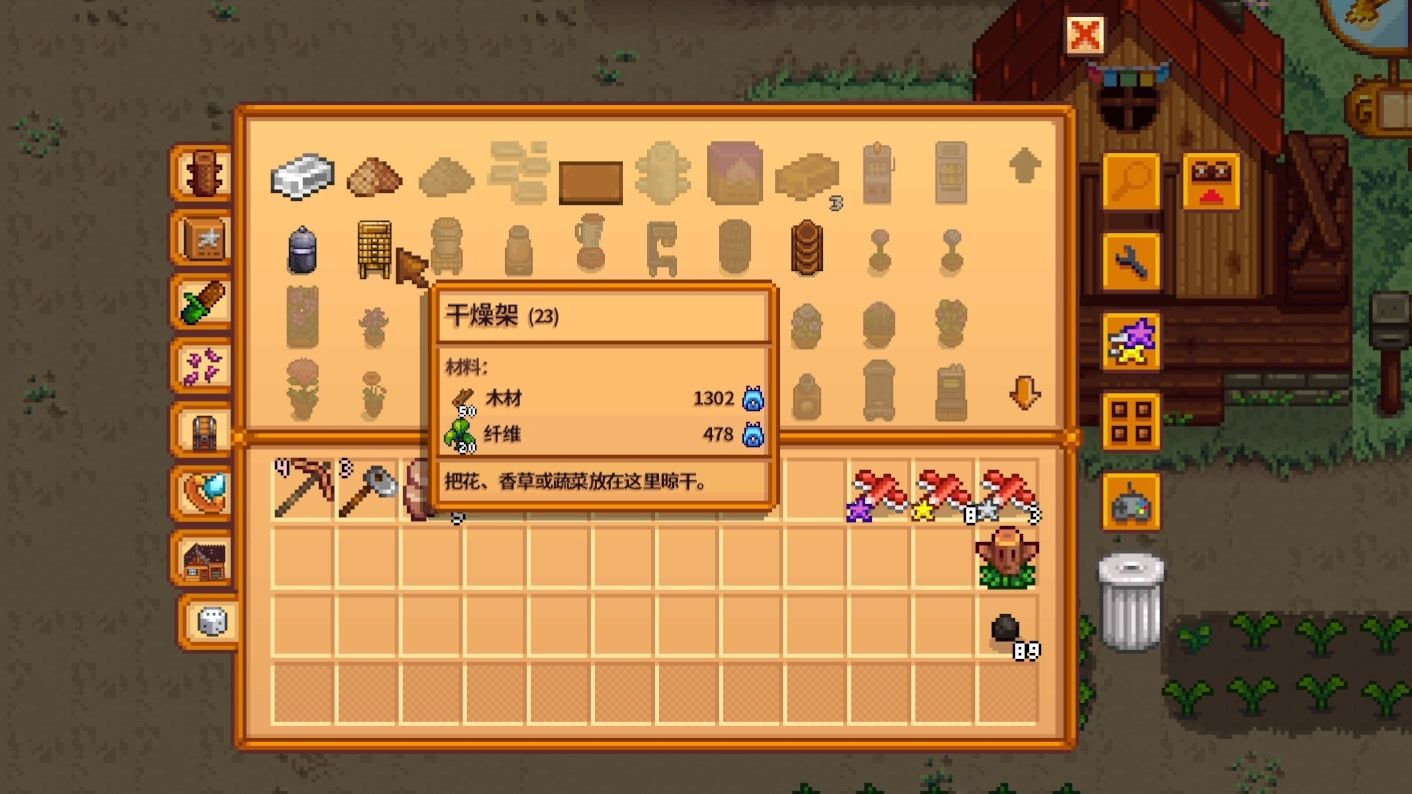The width and height of the screenshot is (1412, 794).
Task: Select the dice sidebar tab
Action: [203, 620]
